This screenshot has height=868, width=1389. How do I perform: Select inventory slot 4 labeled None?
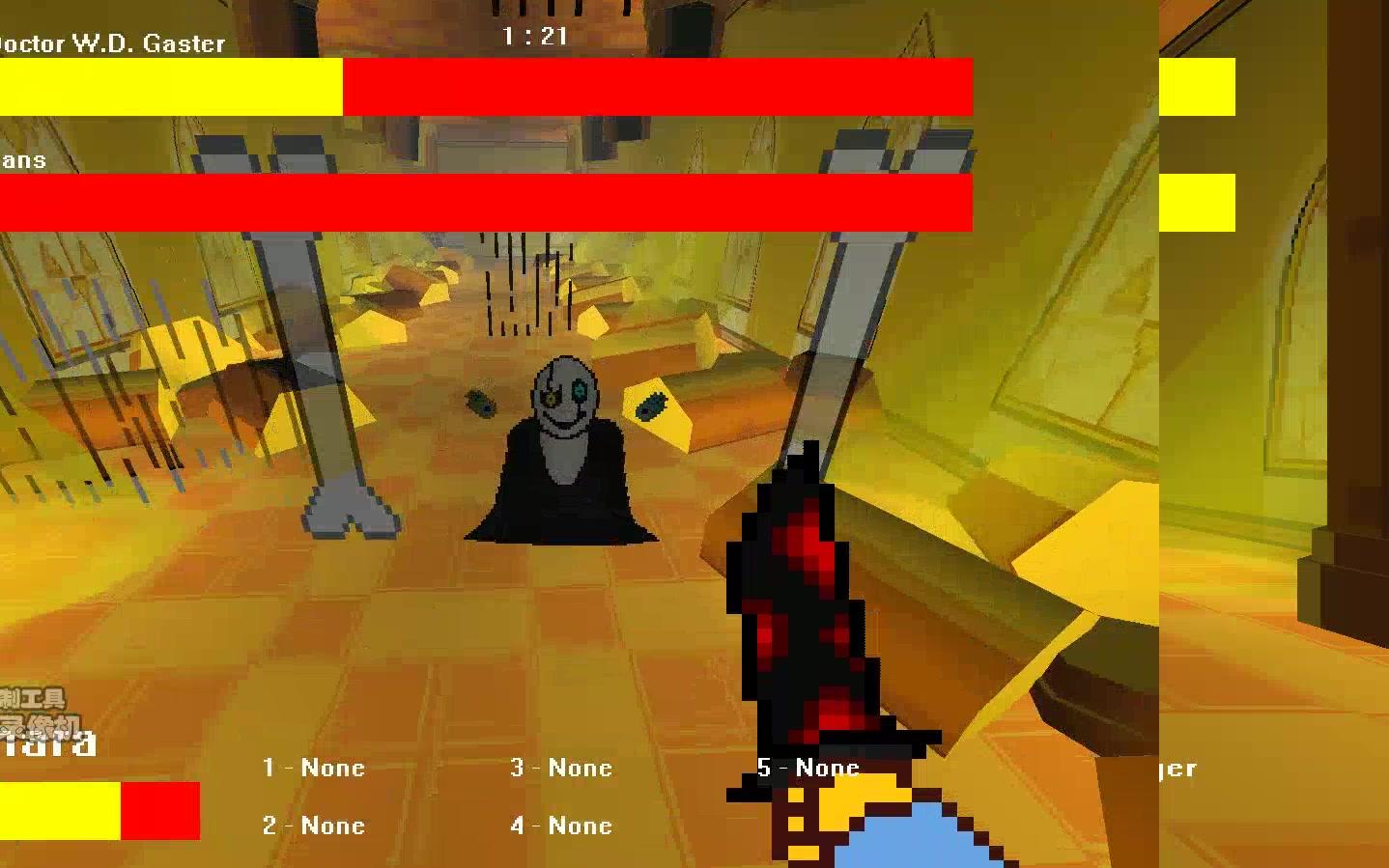tap(561, 826)
